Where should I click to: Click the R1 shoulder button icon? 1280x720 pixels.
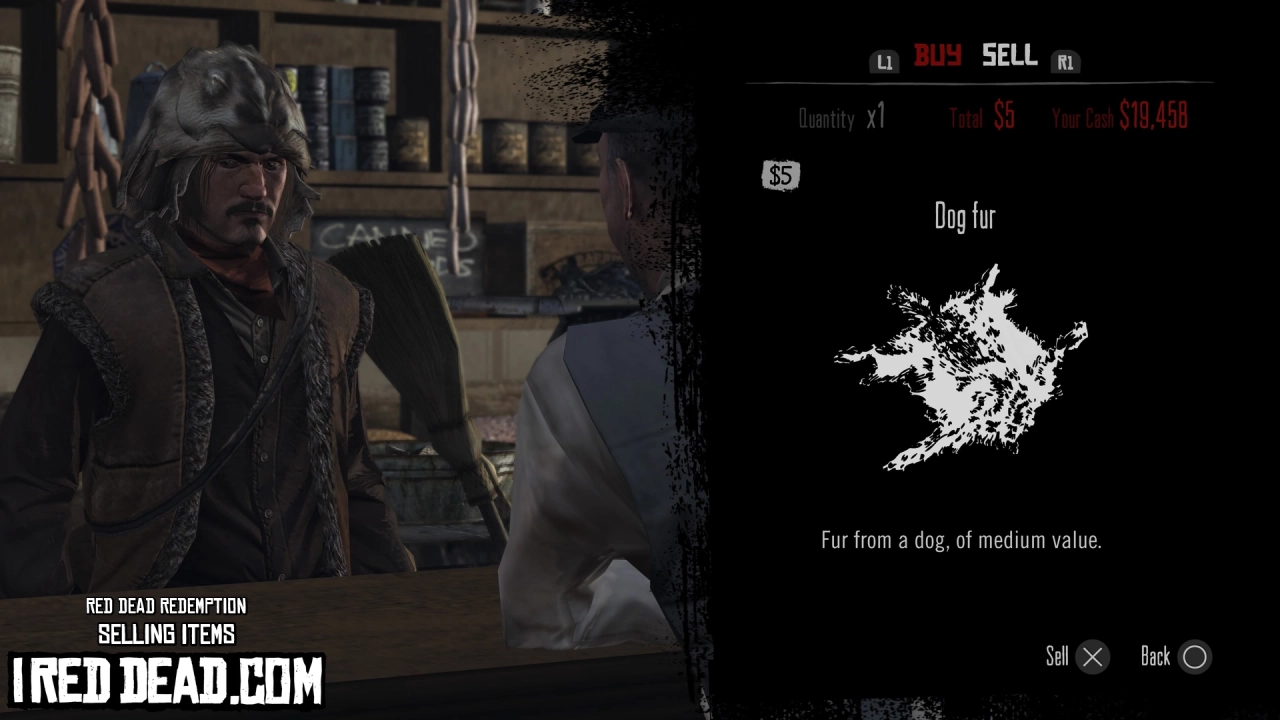pyautogui.click(x=1065, y=61)
